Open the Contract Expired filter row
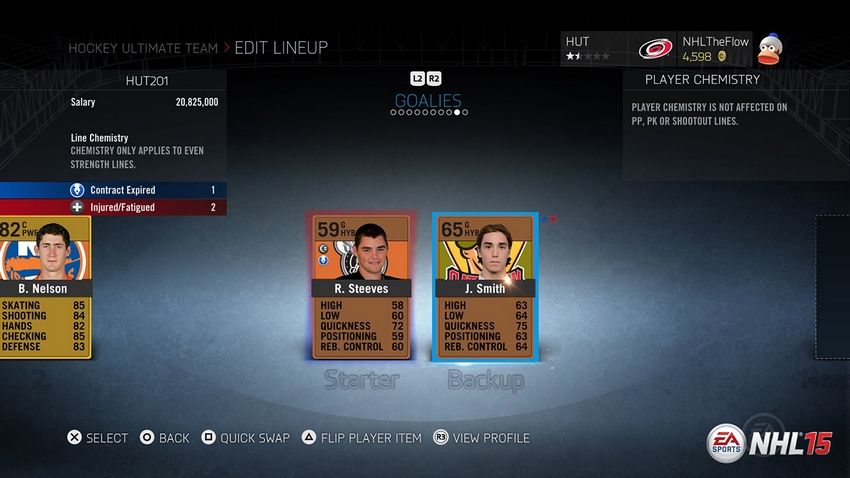The height and width of the screenshot is (478, 850). tap(113, 190)
